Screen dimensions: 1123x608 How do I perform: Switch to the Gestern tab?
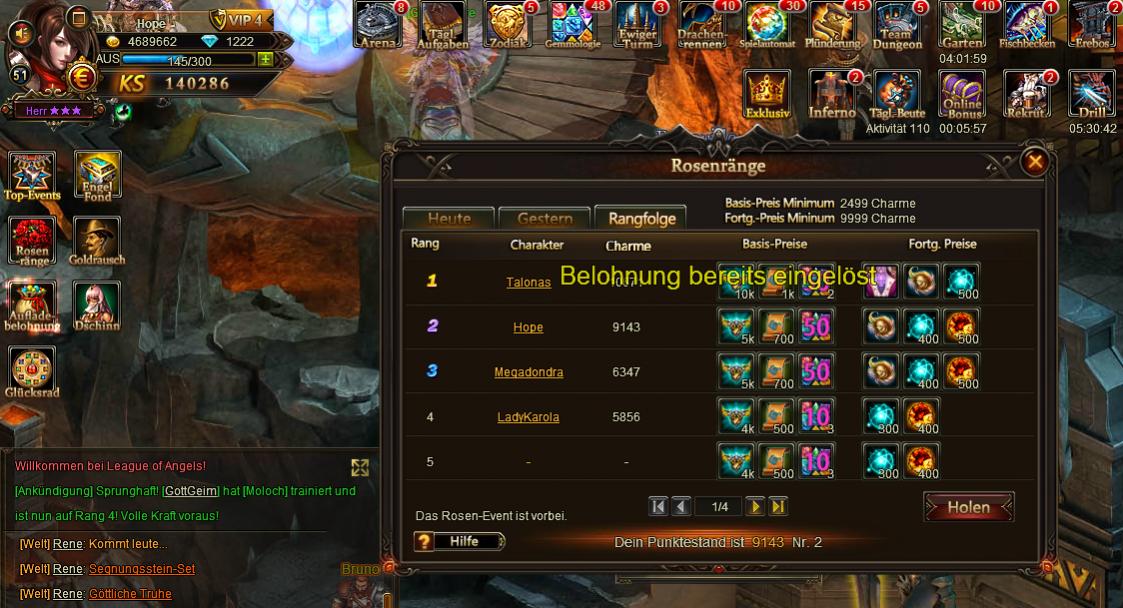click(x=544, y=219)
